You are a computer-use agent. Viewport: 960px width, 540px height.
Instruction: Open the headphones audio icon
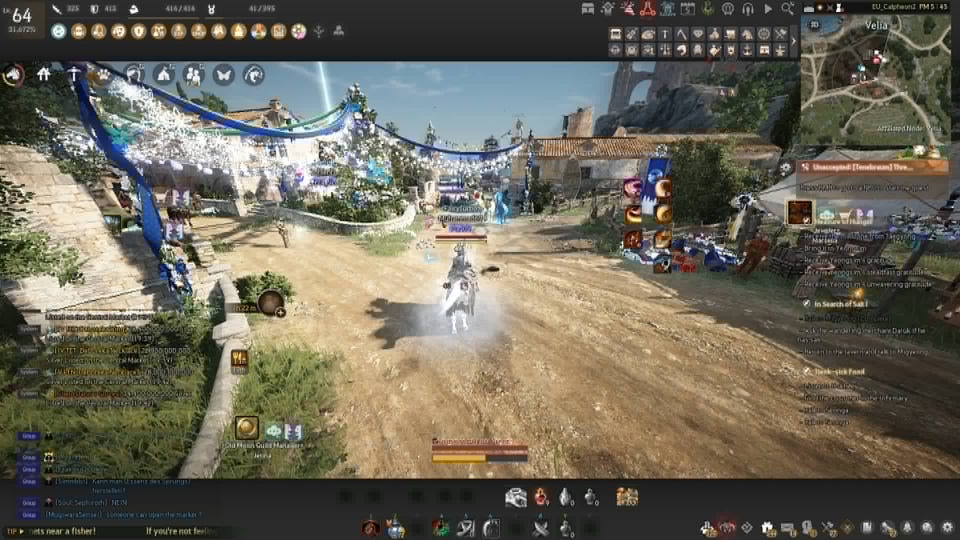click(x=747, y=9)
